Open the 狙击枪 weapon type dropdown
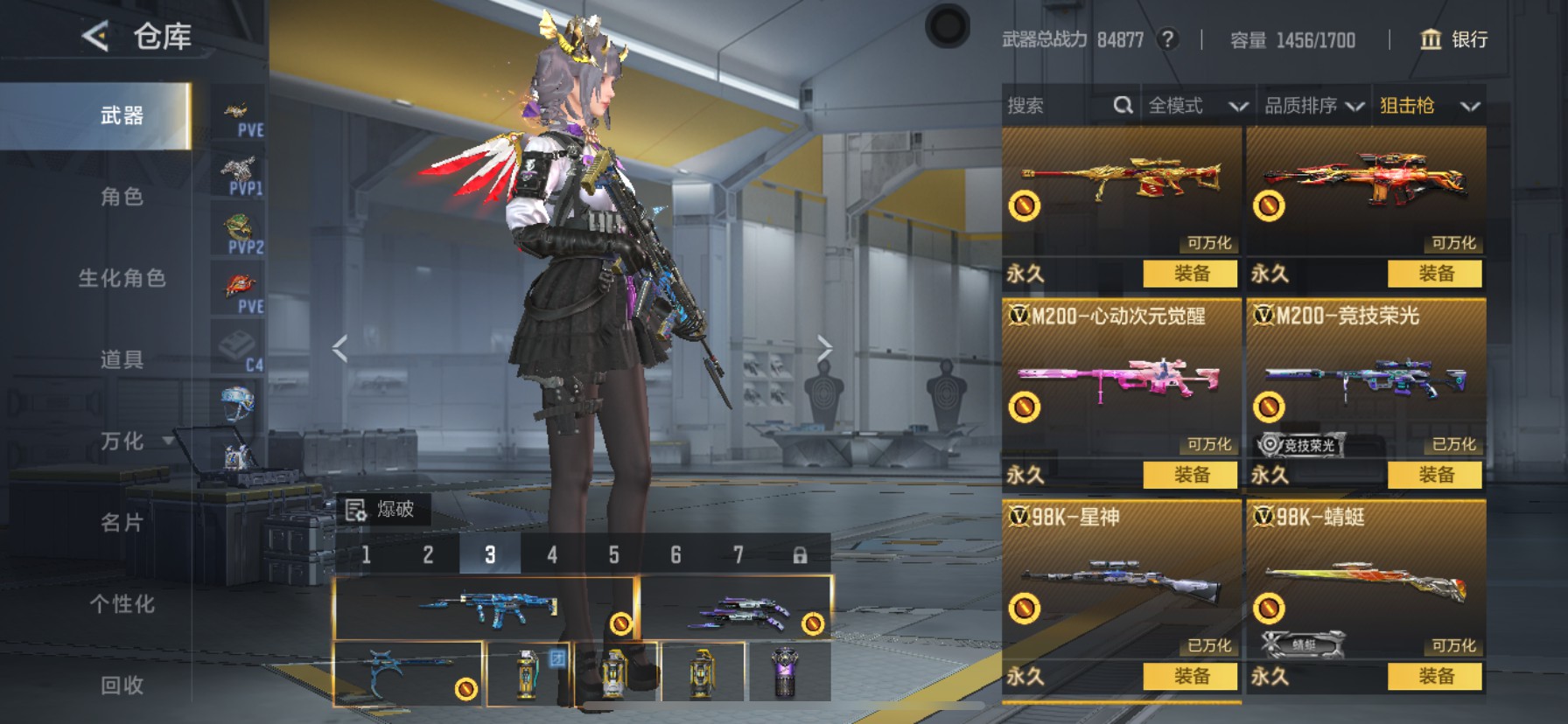Screen dimensions: 1568x724 (1429, 106)
